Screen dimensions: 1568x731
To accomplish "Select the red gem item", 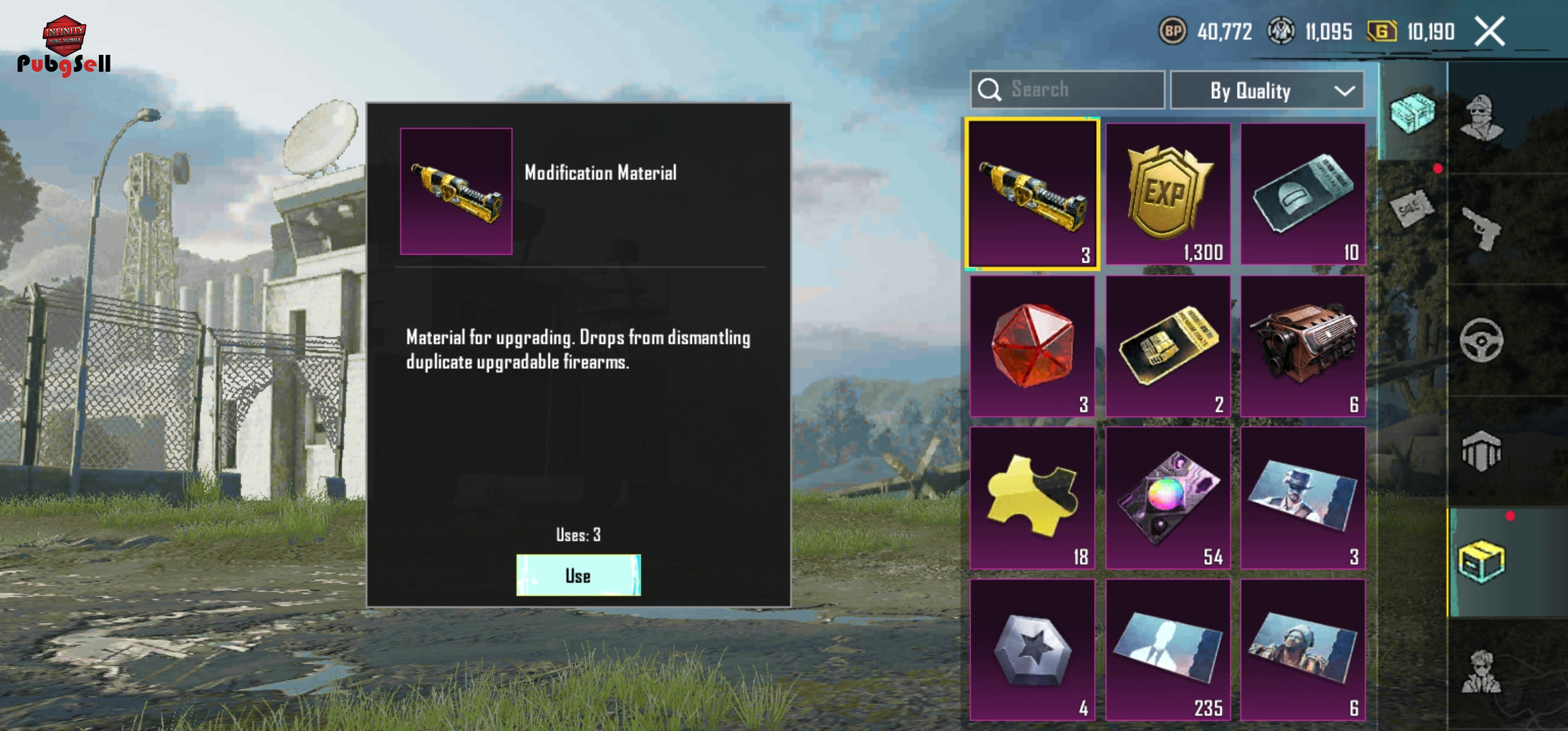I will tap(1032, 346).
